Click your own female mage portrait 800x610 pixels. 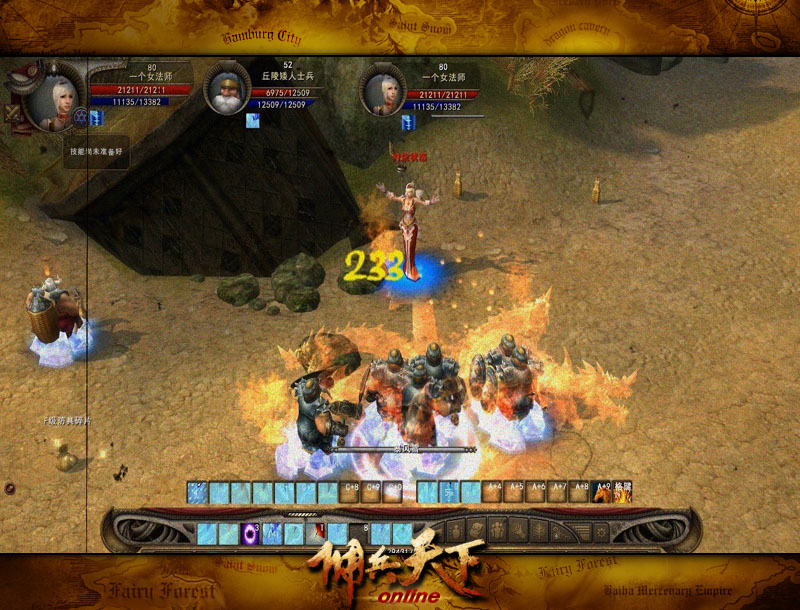click(x=53, y=96)
